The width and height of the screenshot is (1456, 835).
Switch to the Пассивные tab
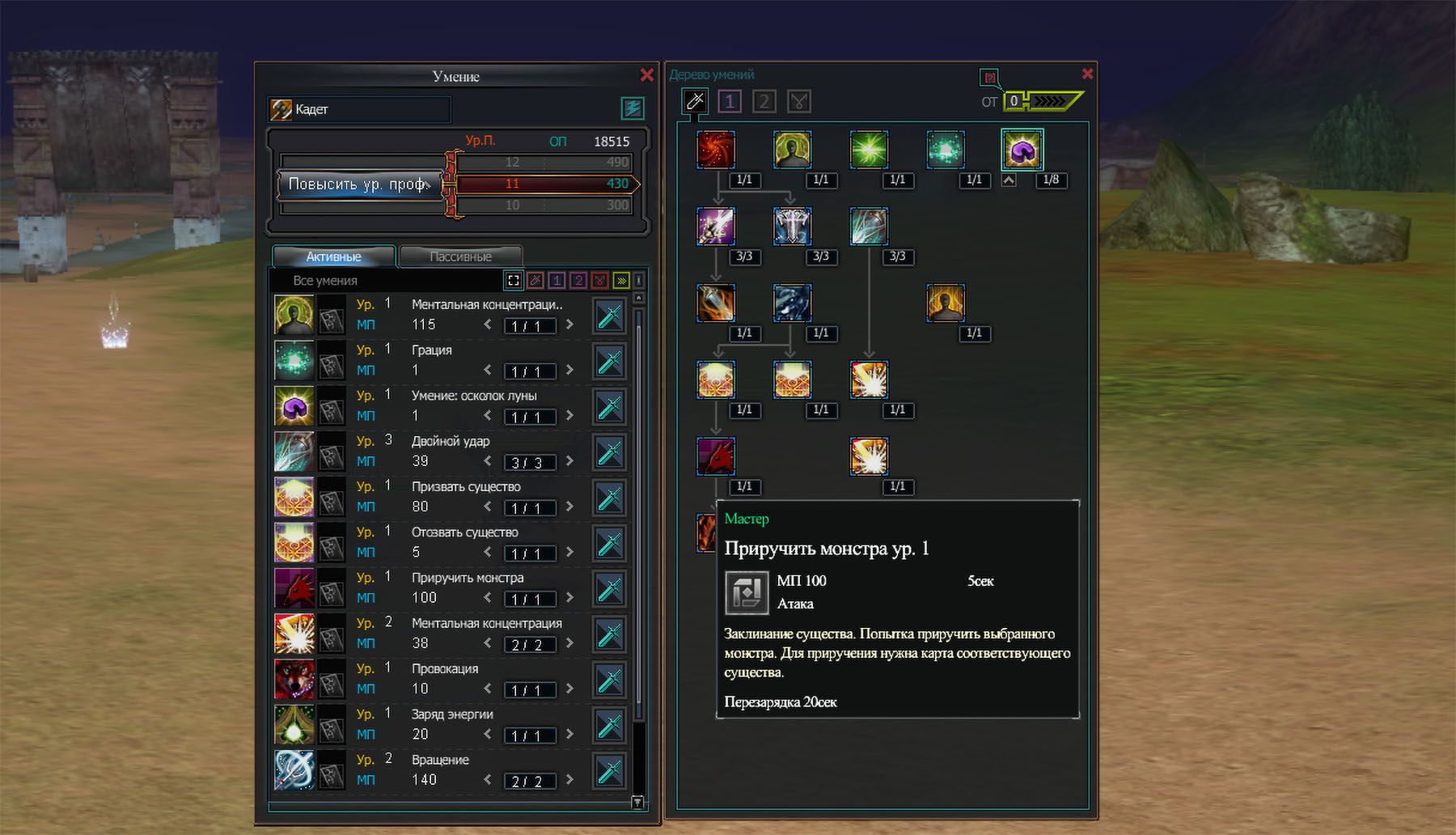pos(460,256)
